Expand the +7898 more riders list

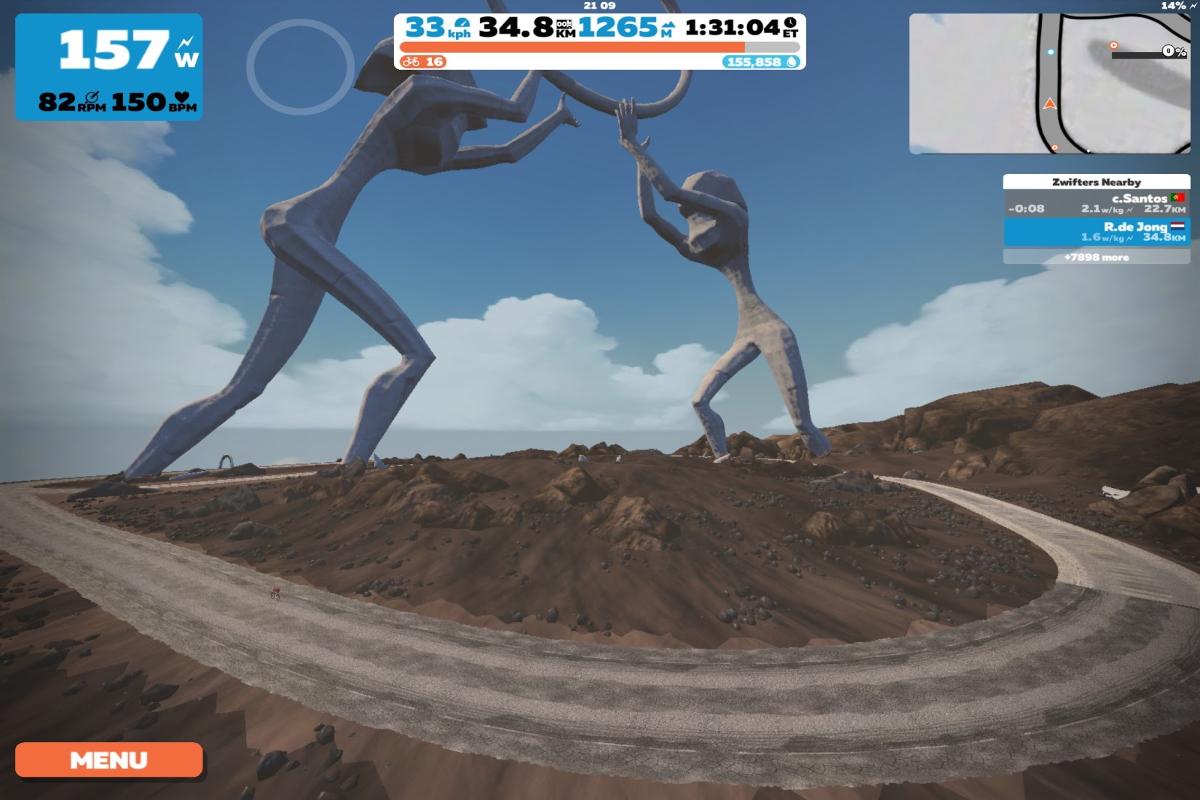coord(1094,257)
